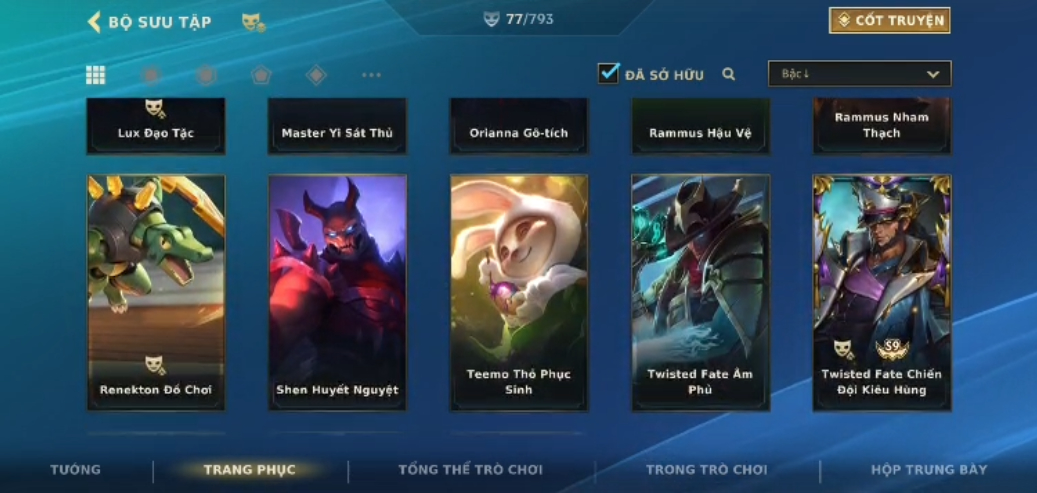Open the Bậc sort dropdown
The width and height of the screenshot is (1037, 493).
(x=859, y=74)
